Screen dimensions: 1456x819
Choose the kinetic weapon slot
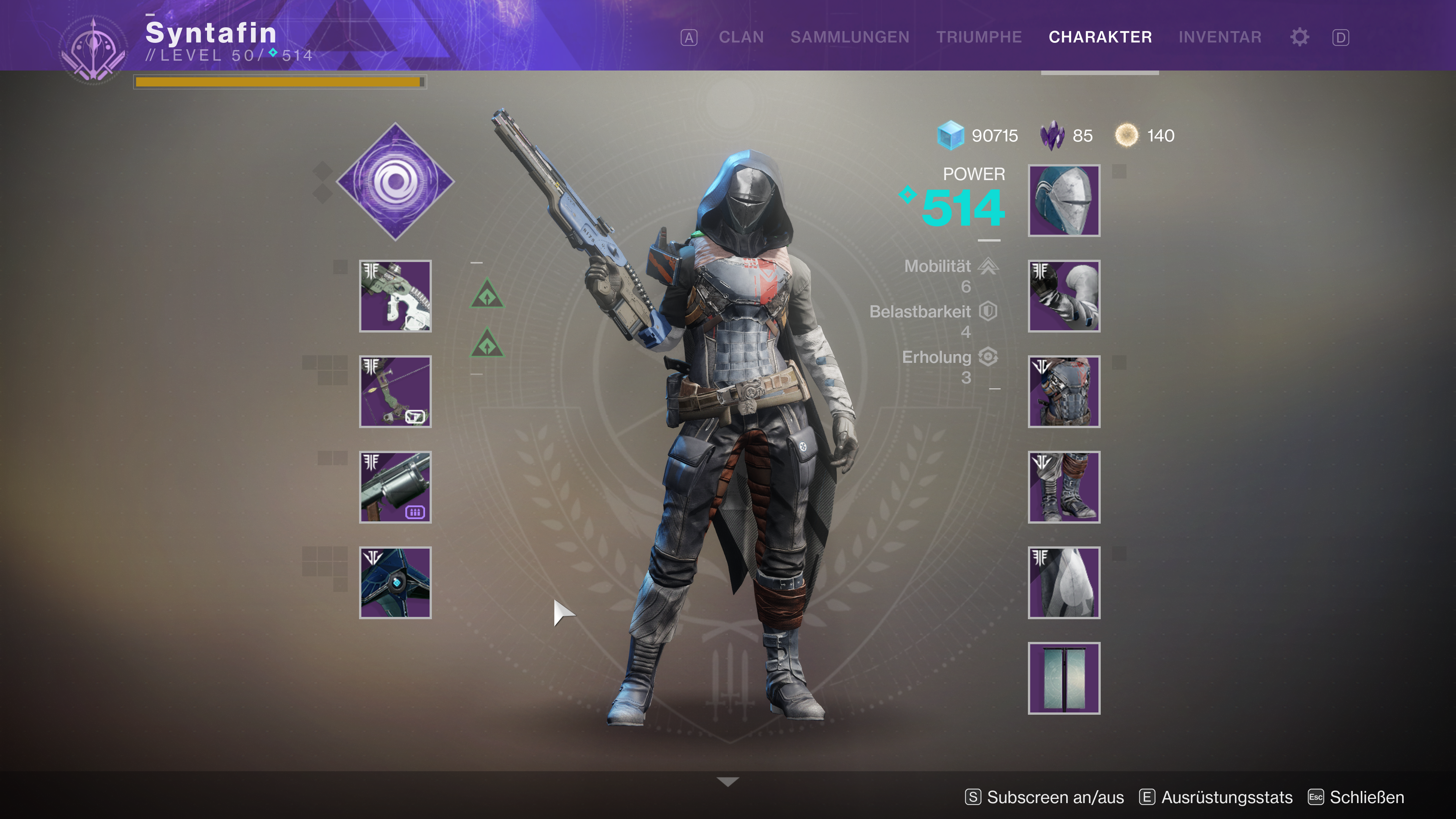point(395,296)
